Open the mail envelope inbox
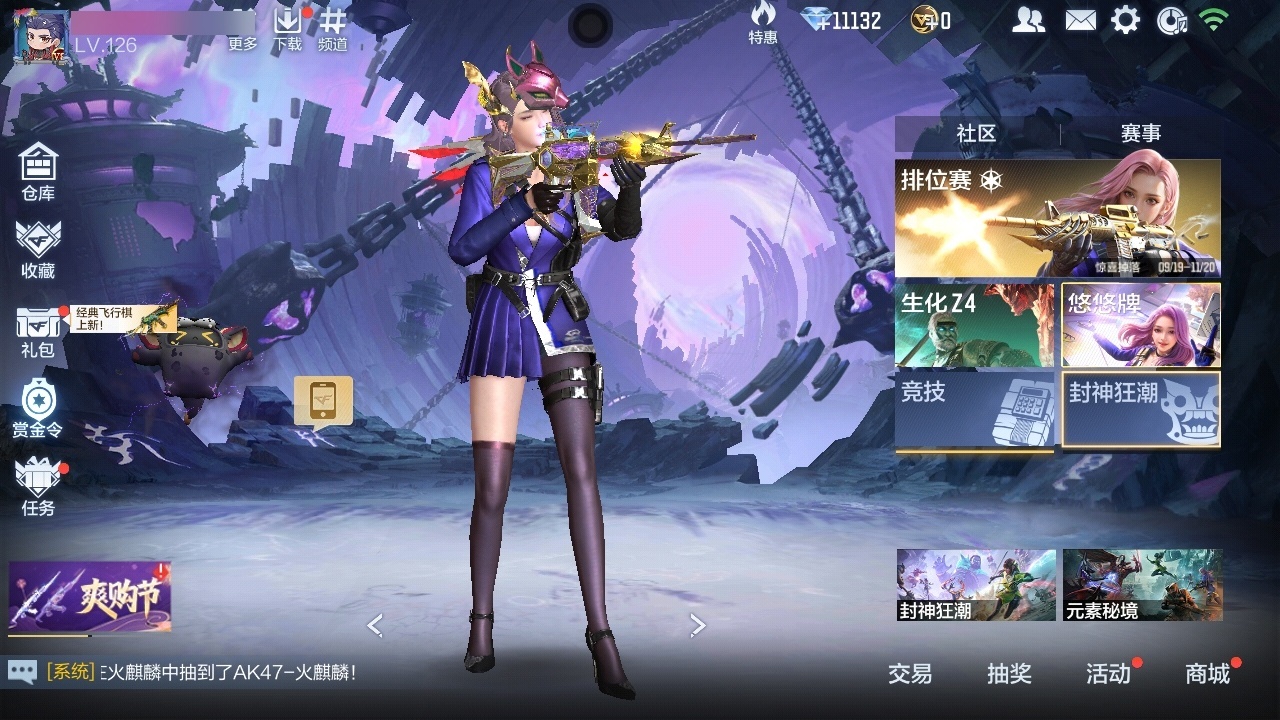Viewport: 1280px width, 720px height. point(1080,20)
